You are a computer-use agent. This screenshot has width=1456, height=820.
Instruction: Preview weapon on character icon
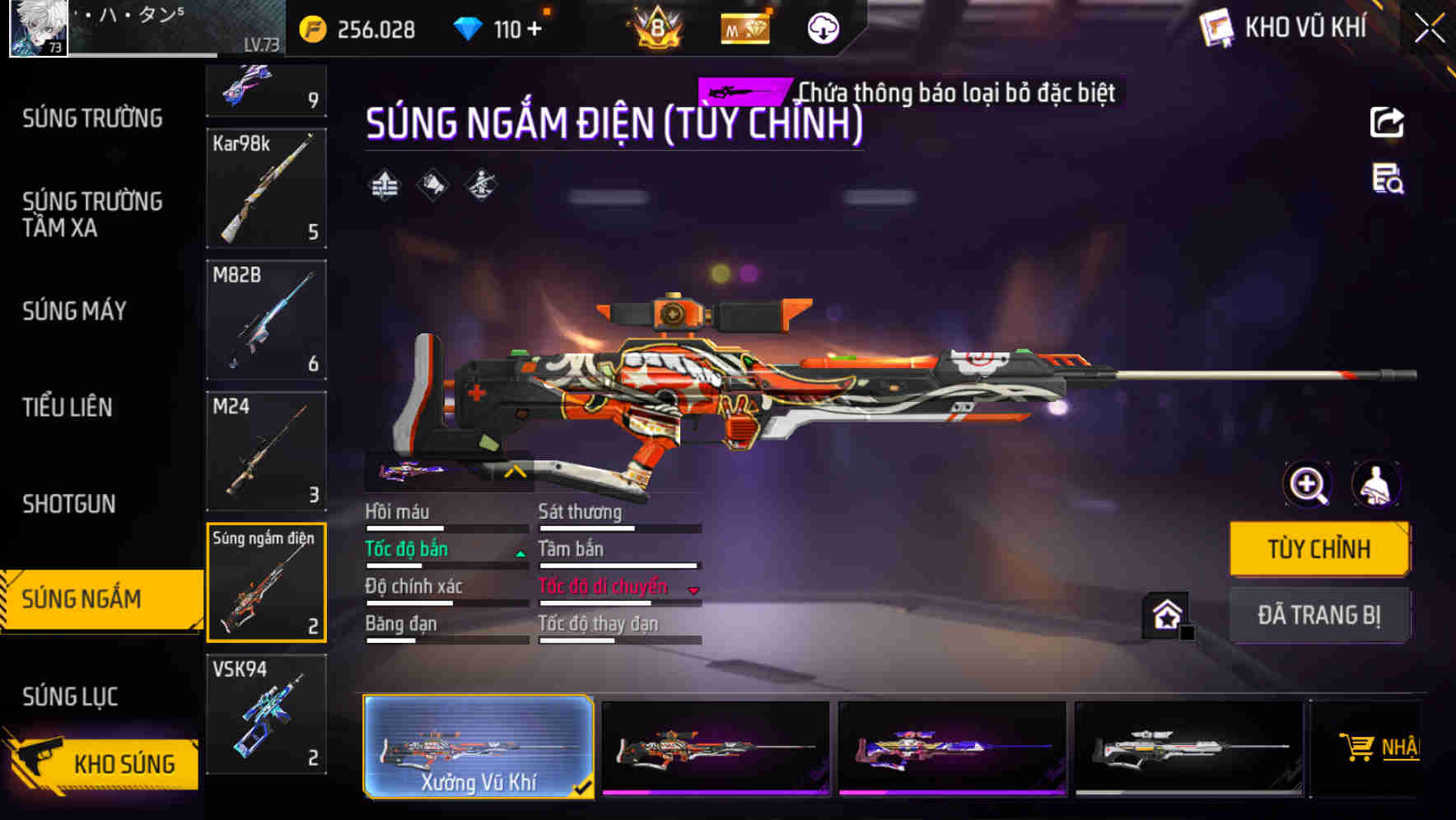pyautogui.click(x=1375, y=484)
